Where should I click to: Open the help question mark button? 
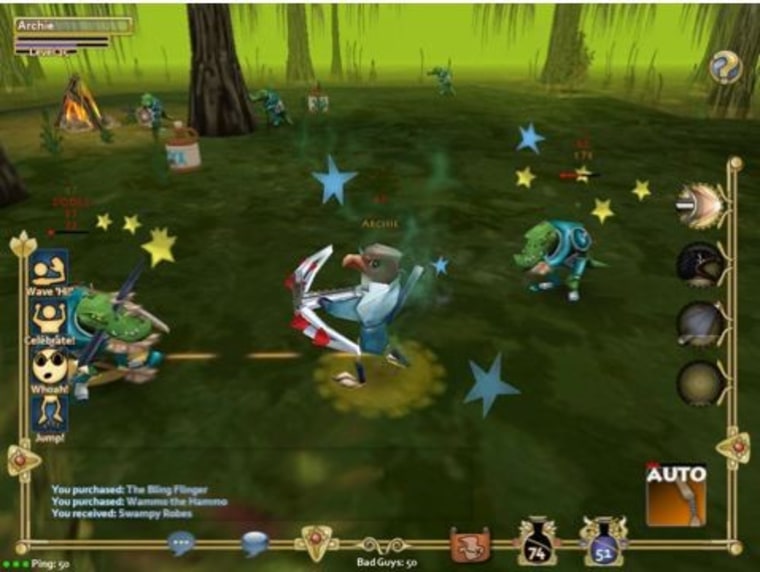[x=726, y=68]
